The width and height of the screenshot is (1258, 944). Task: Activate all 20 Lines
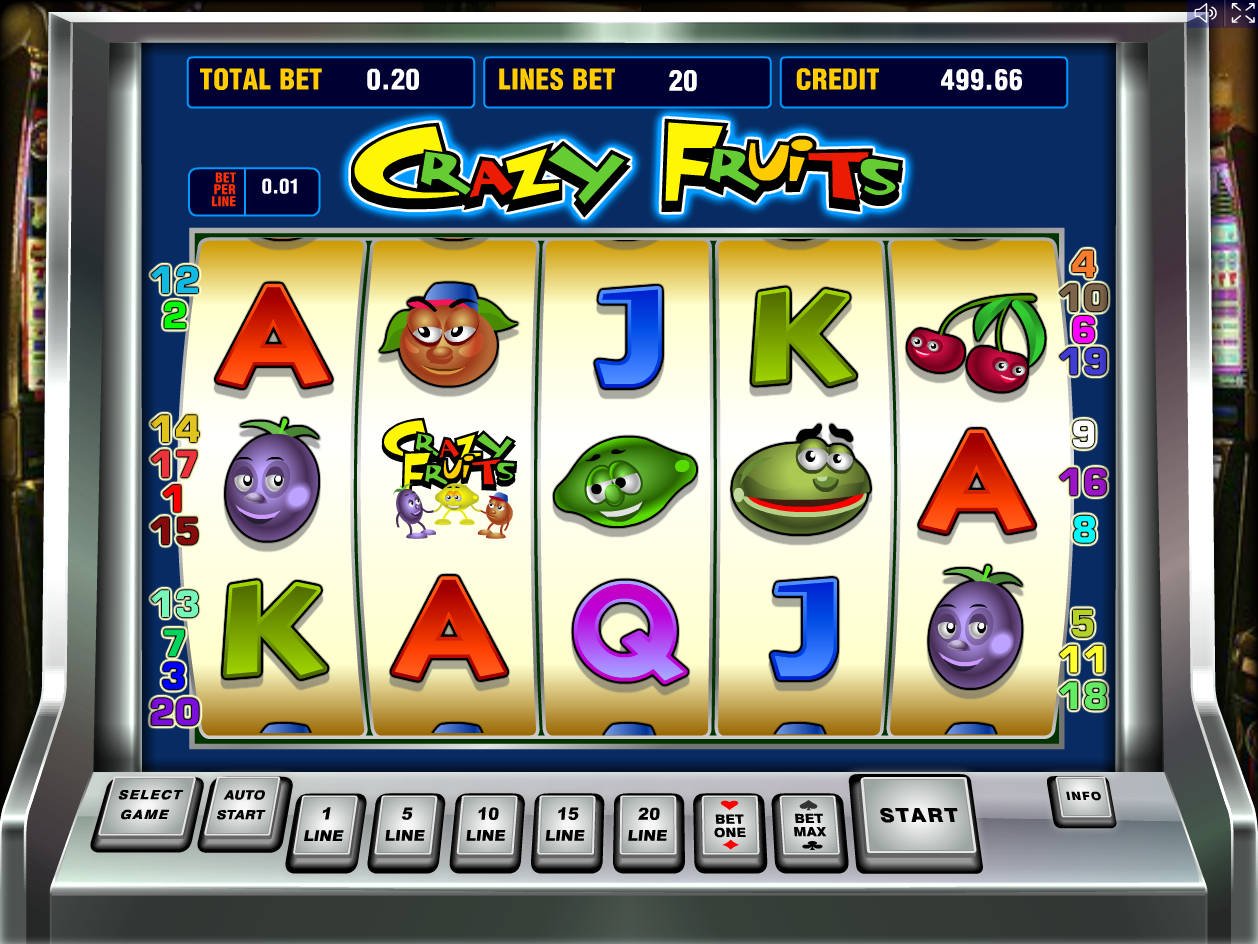click(x=648, y=826)
